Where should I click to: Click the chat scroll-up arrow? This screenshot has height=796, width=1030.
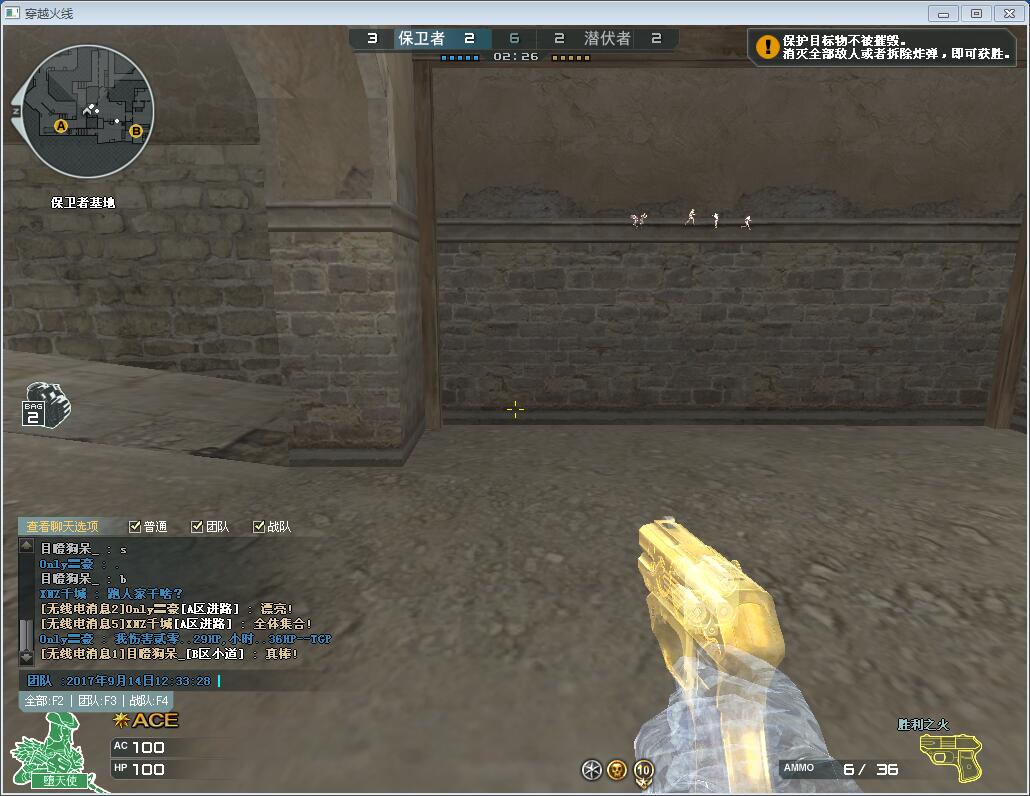26,546
